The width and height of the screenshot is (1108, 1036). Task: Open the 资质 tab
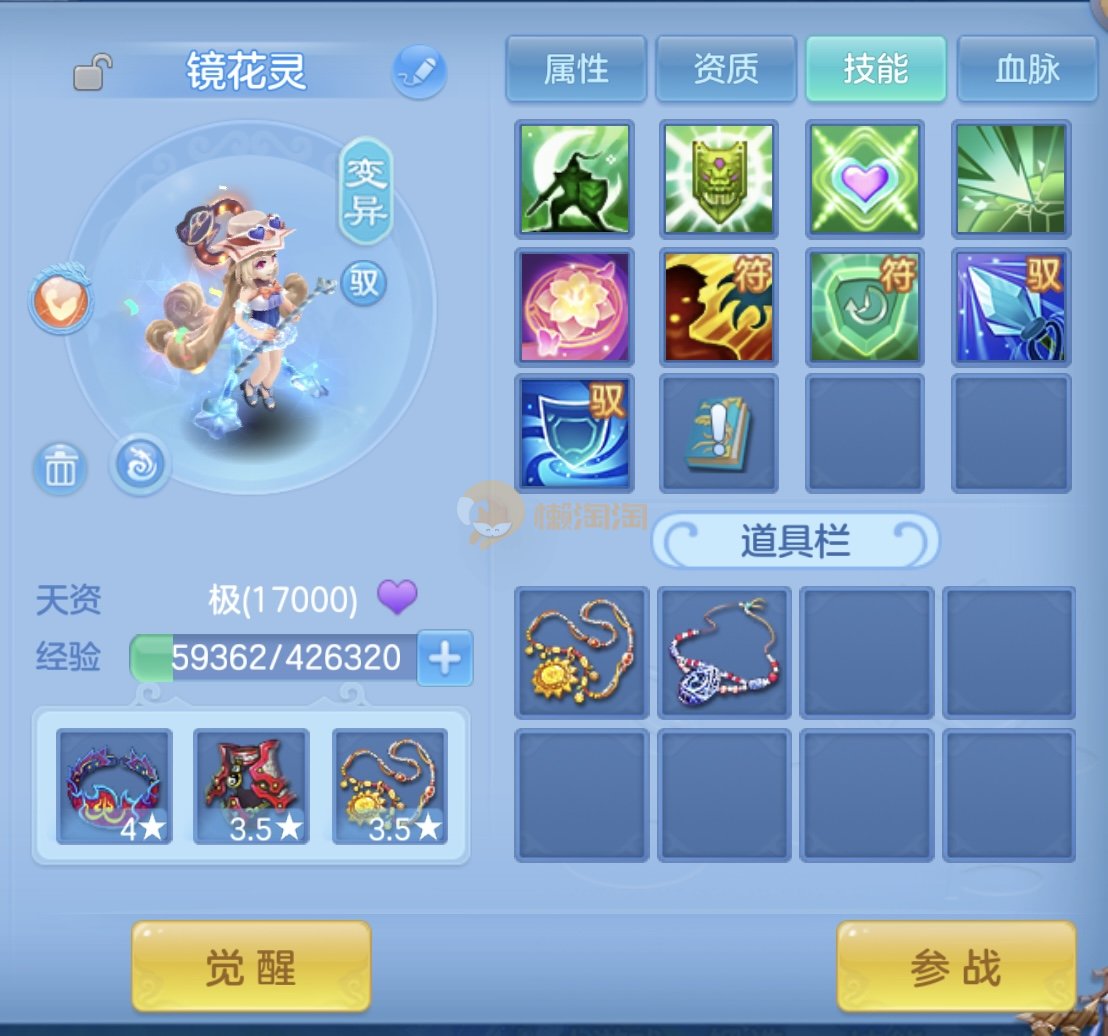click(726, 69)
